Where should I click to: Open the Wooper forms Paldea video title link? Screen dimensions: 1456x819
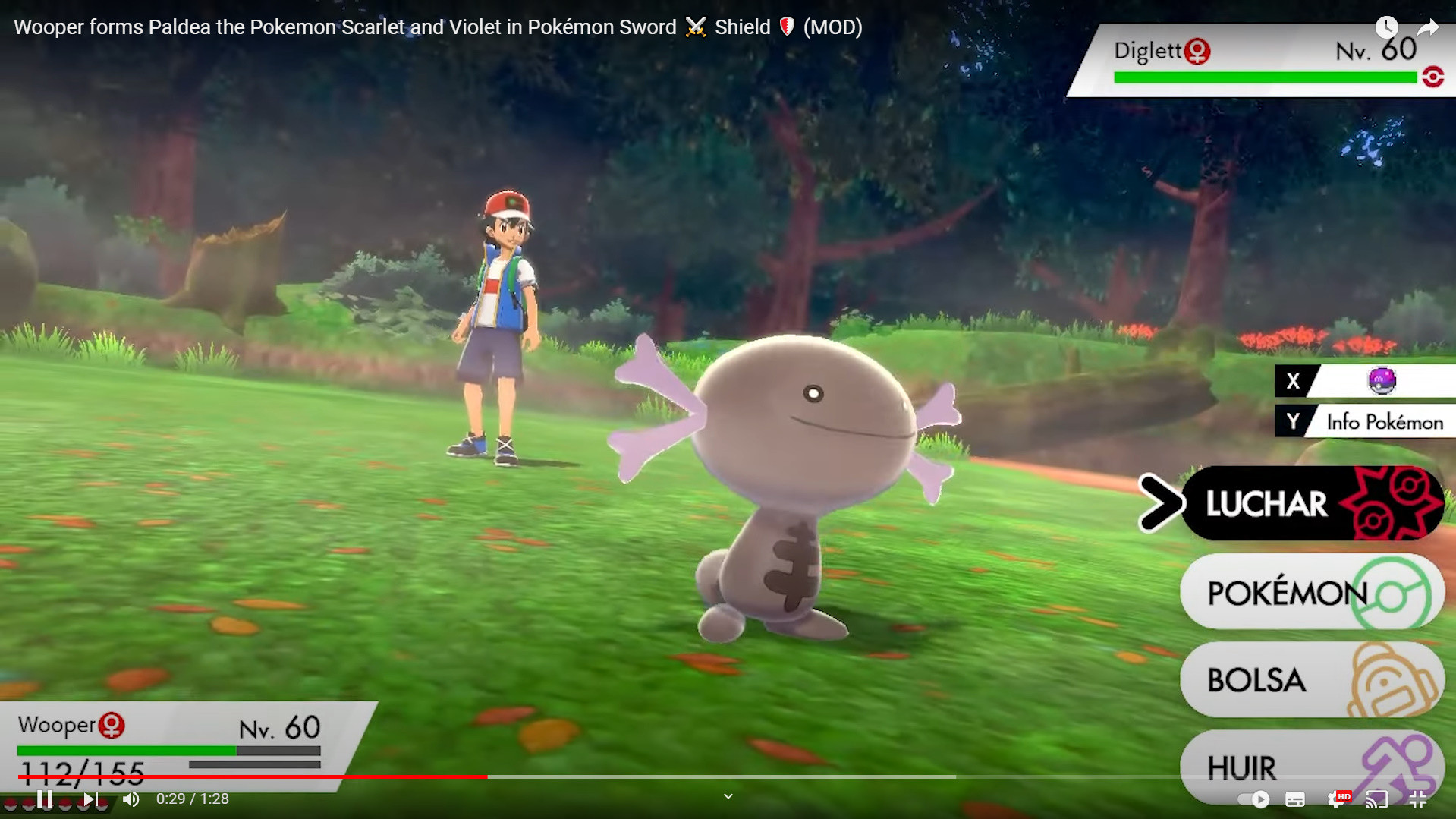[x=436, y=27]
